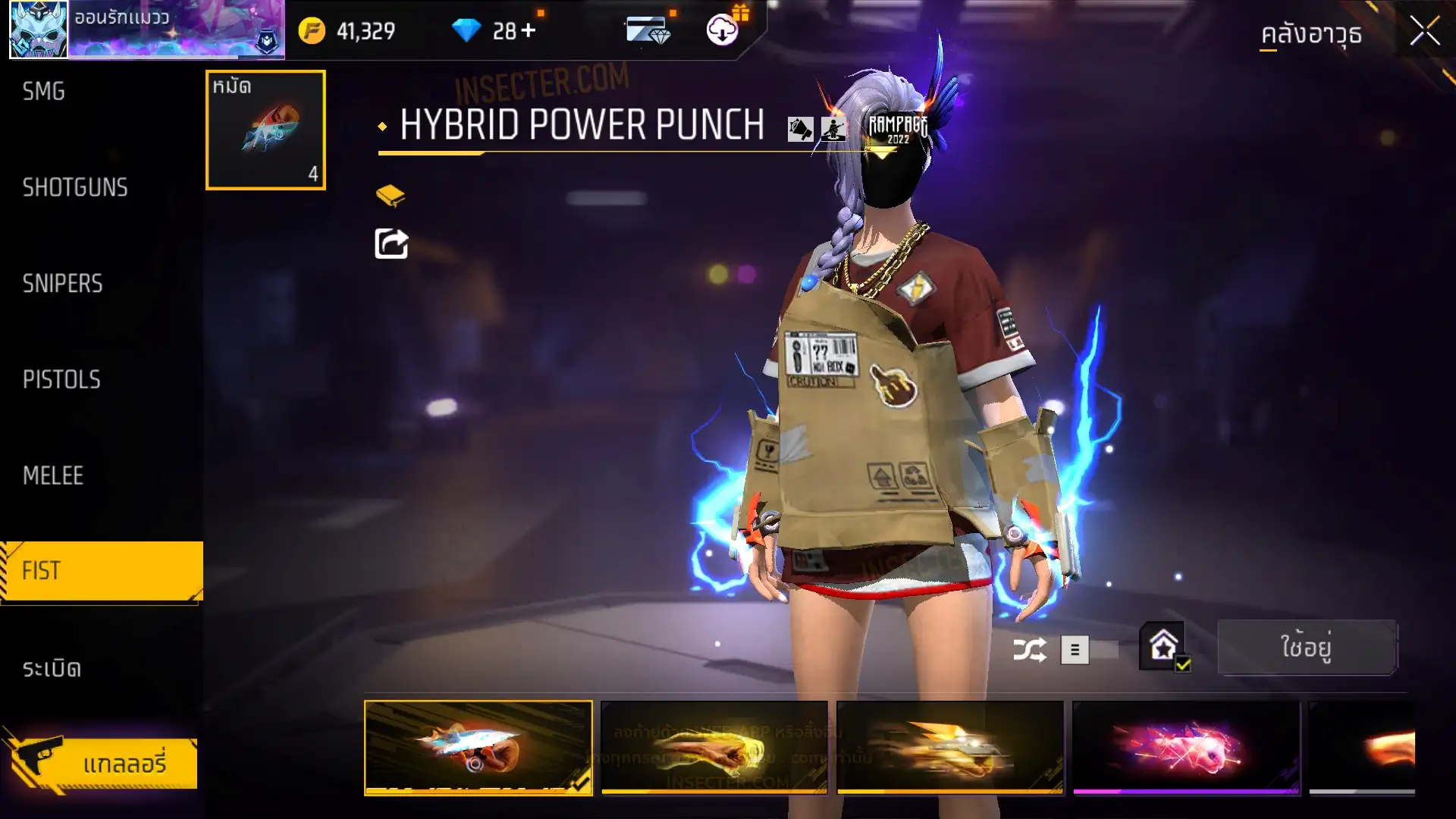Choose the pink neon fist skin thumbnail
The height and width of the screenshot is (819, 1456).
click(1186, 748)
